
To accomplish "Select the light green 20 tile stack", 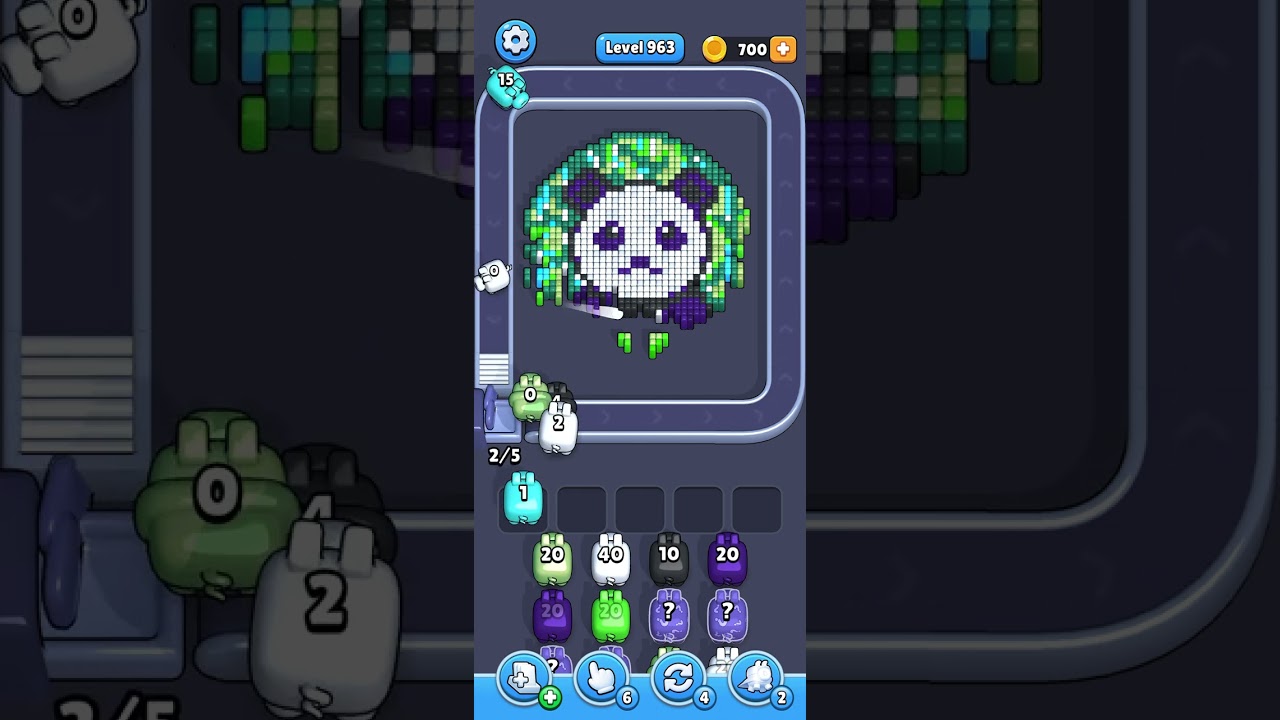I will [552, 560].
